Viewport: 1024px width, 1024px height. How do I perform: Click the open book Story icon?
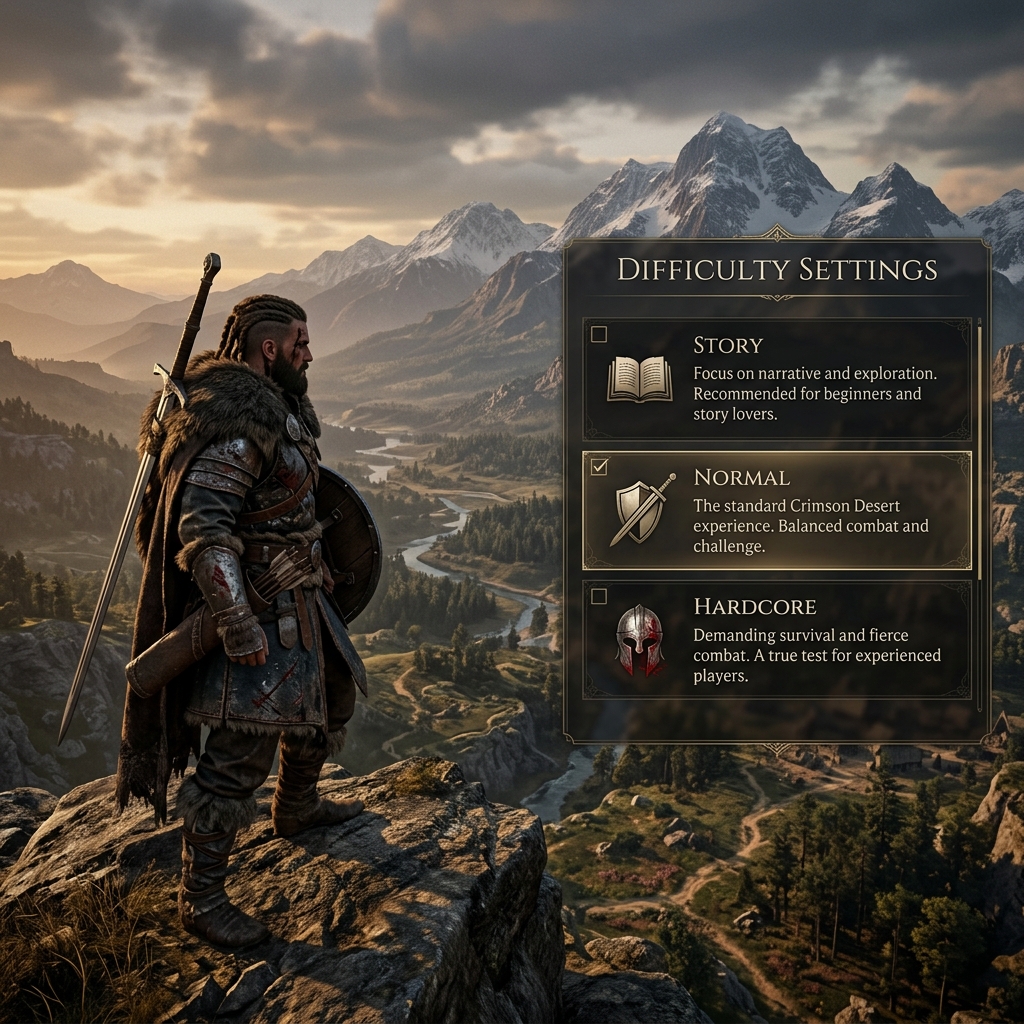(640, 380)
